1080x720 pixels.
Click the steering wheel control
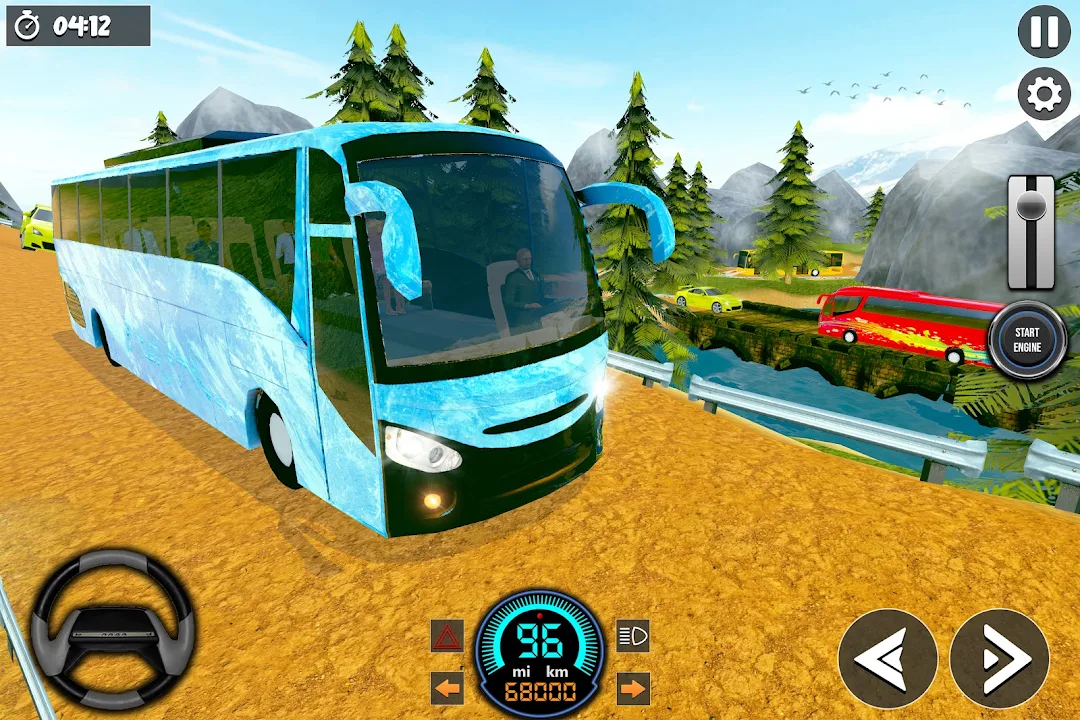coord(112,630)
